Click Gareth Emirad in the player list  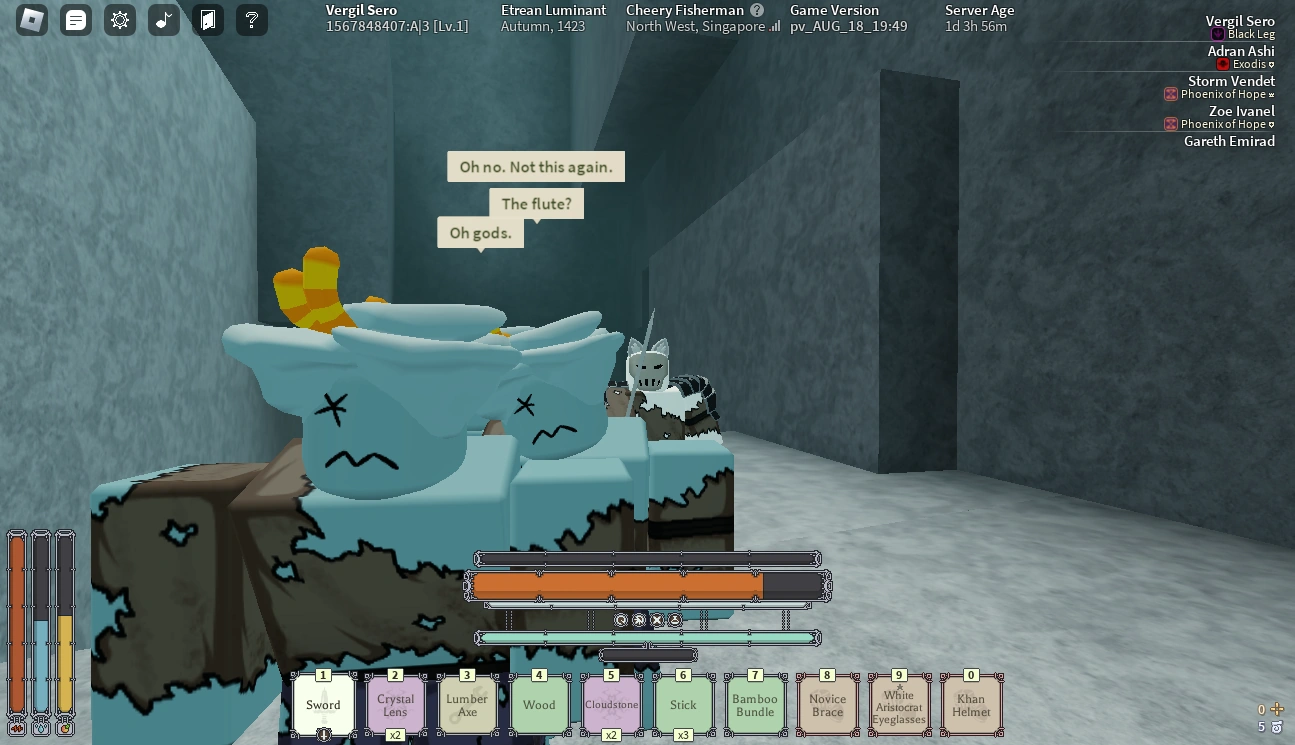1229,141
